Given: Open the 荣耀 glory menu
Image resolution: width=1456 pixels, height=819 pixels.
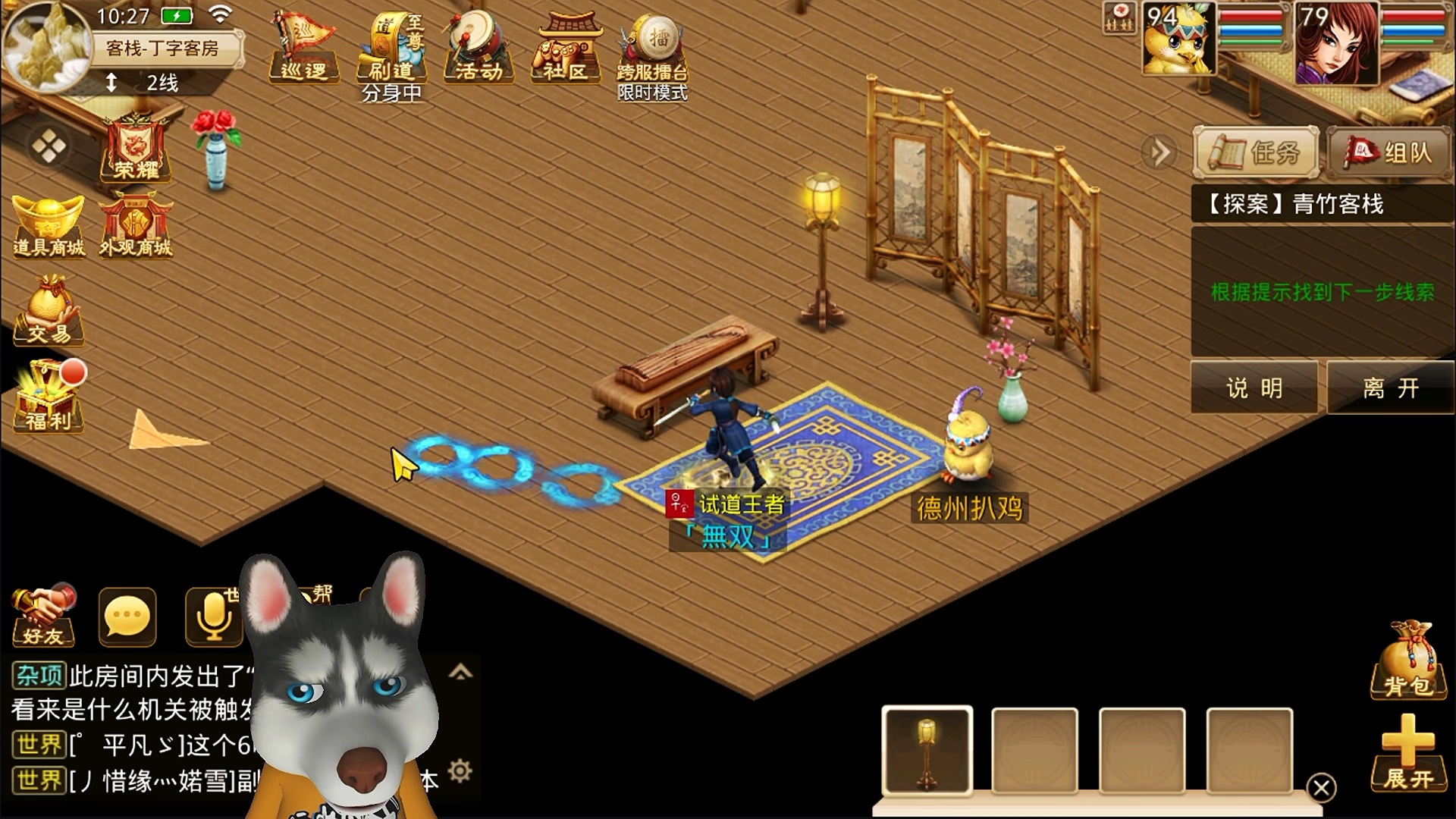Looking at the screenshot, I should pos(136,148).
